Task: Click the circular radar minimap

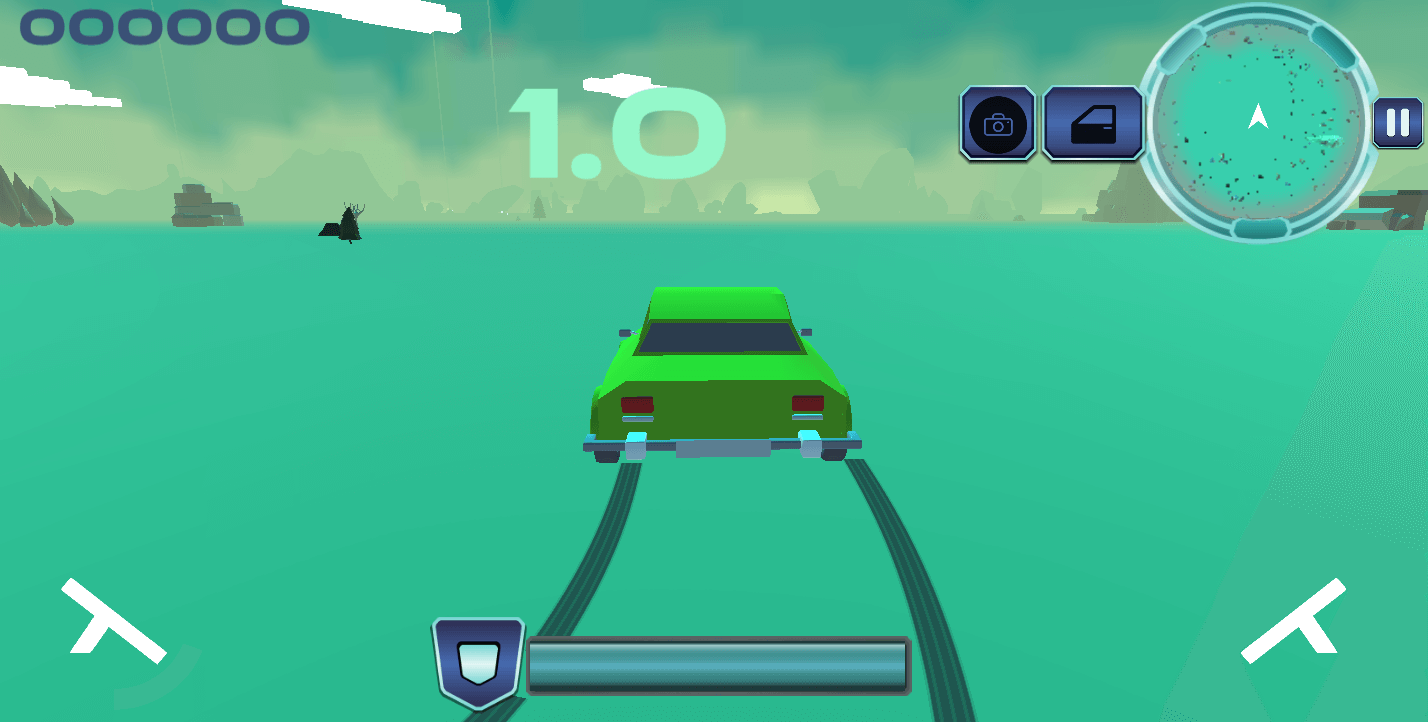Action: pos(1258,123)
